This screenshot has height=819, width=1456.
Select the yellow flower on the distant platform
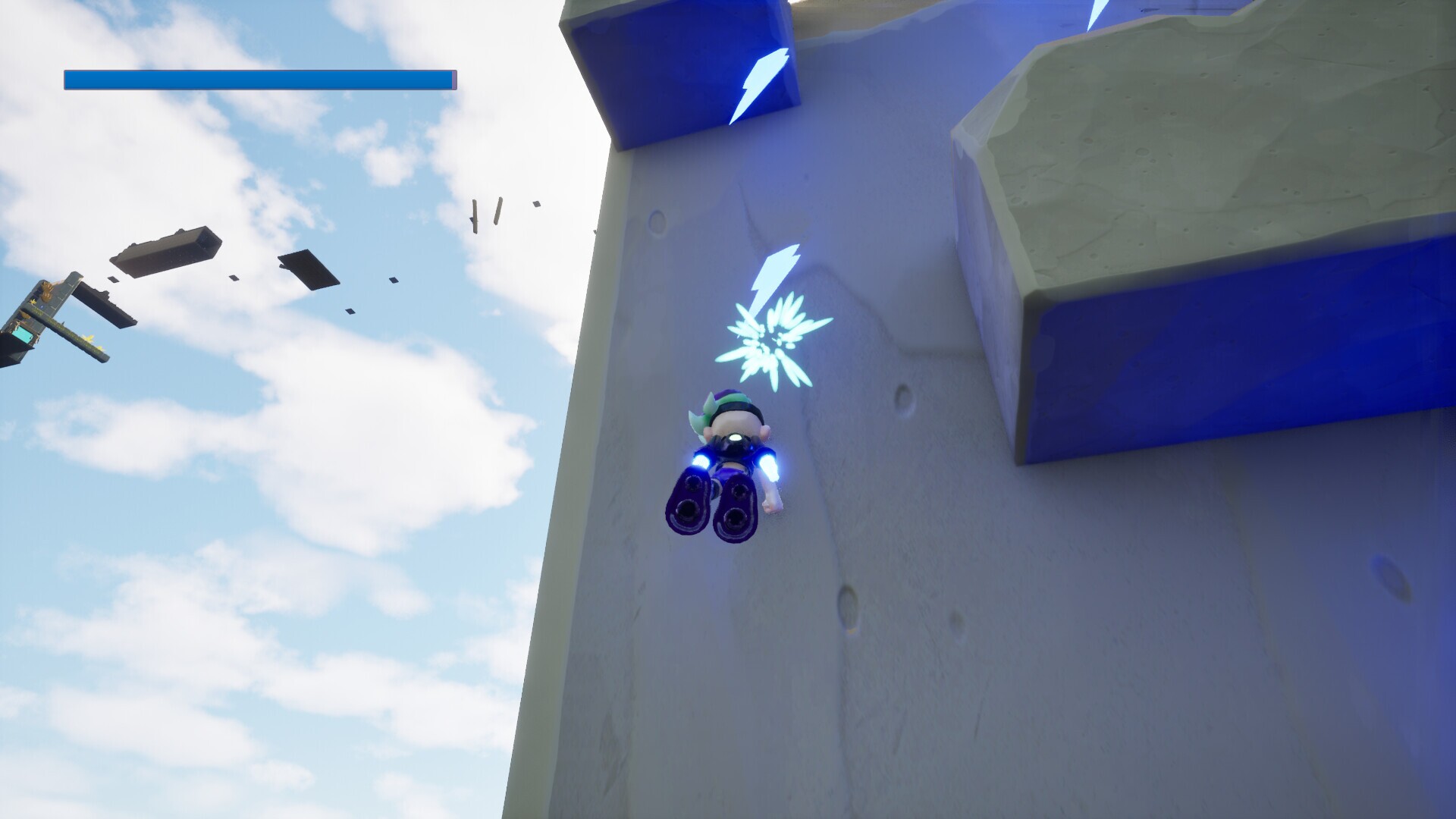pos(89,338)
